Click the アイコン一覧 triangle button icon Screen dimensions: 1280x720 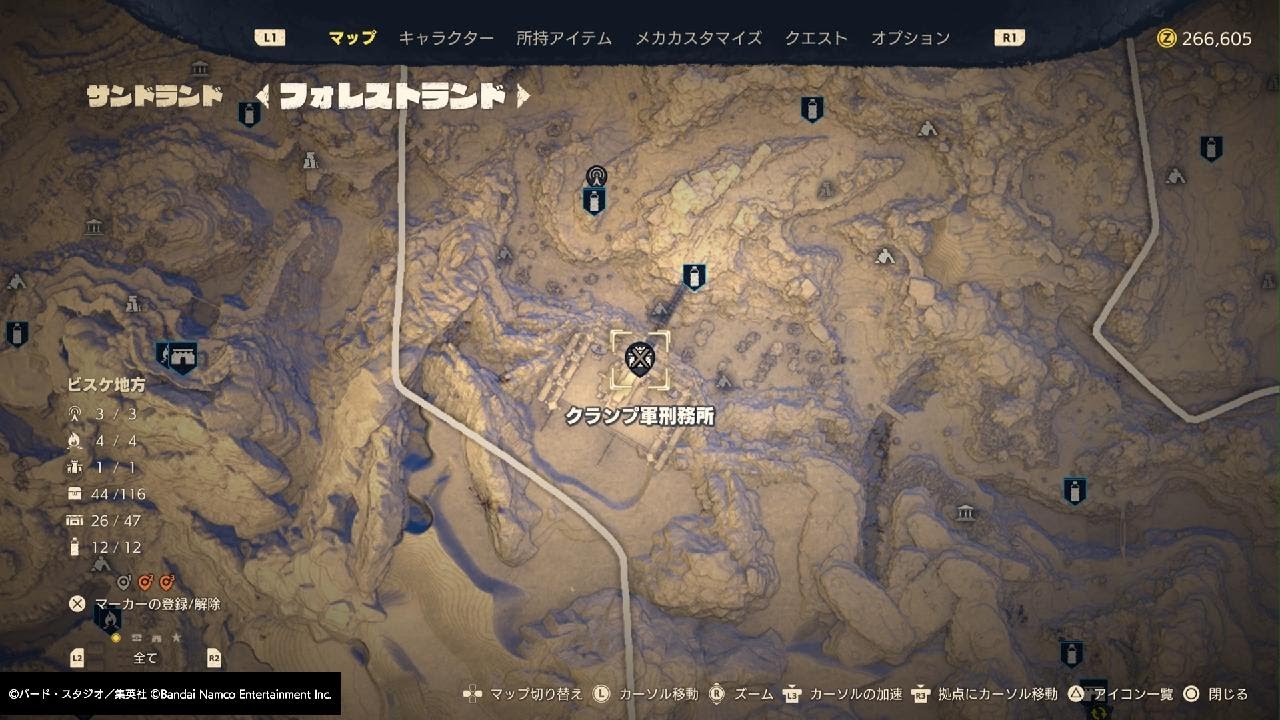(1074, 691)
